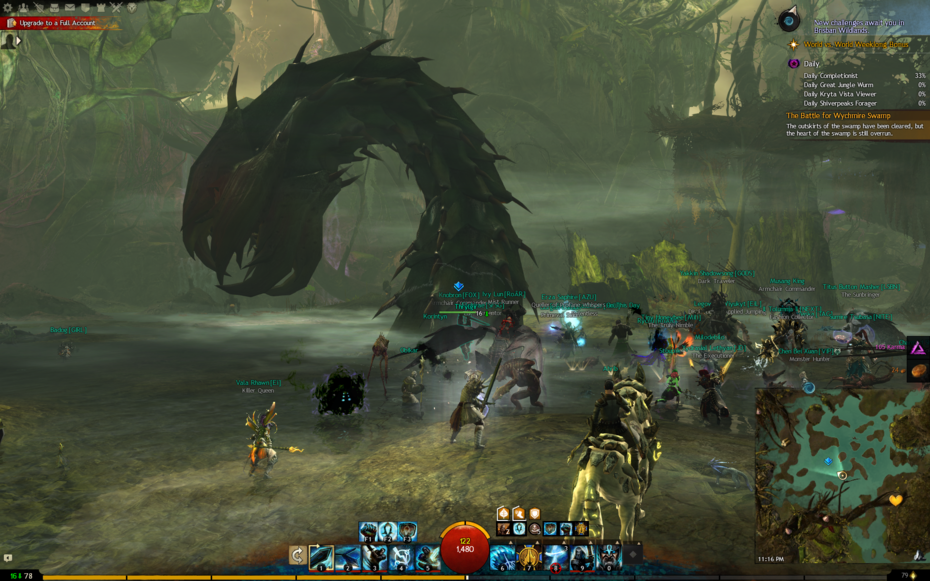Select Daily Great Jungle Wurm objective
Viewport: 930px width, 581px height.
[838, 85]
